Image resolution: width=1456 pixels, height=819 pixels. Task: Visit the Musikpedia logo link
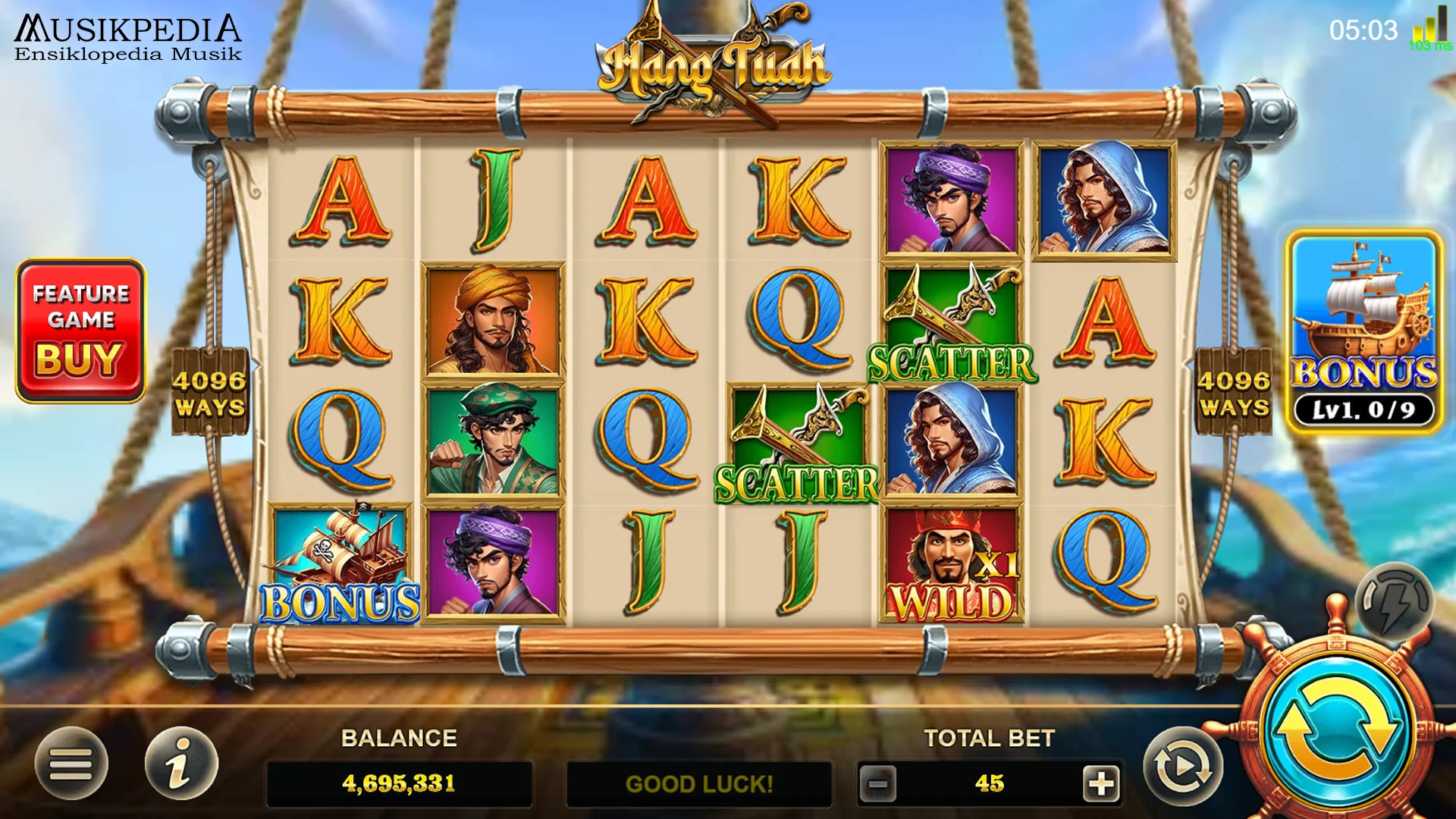point(127,34)
